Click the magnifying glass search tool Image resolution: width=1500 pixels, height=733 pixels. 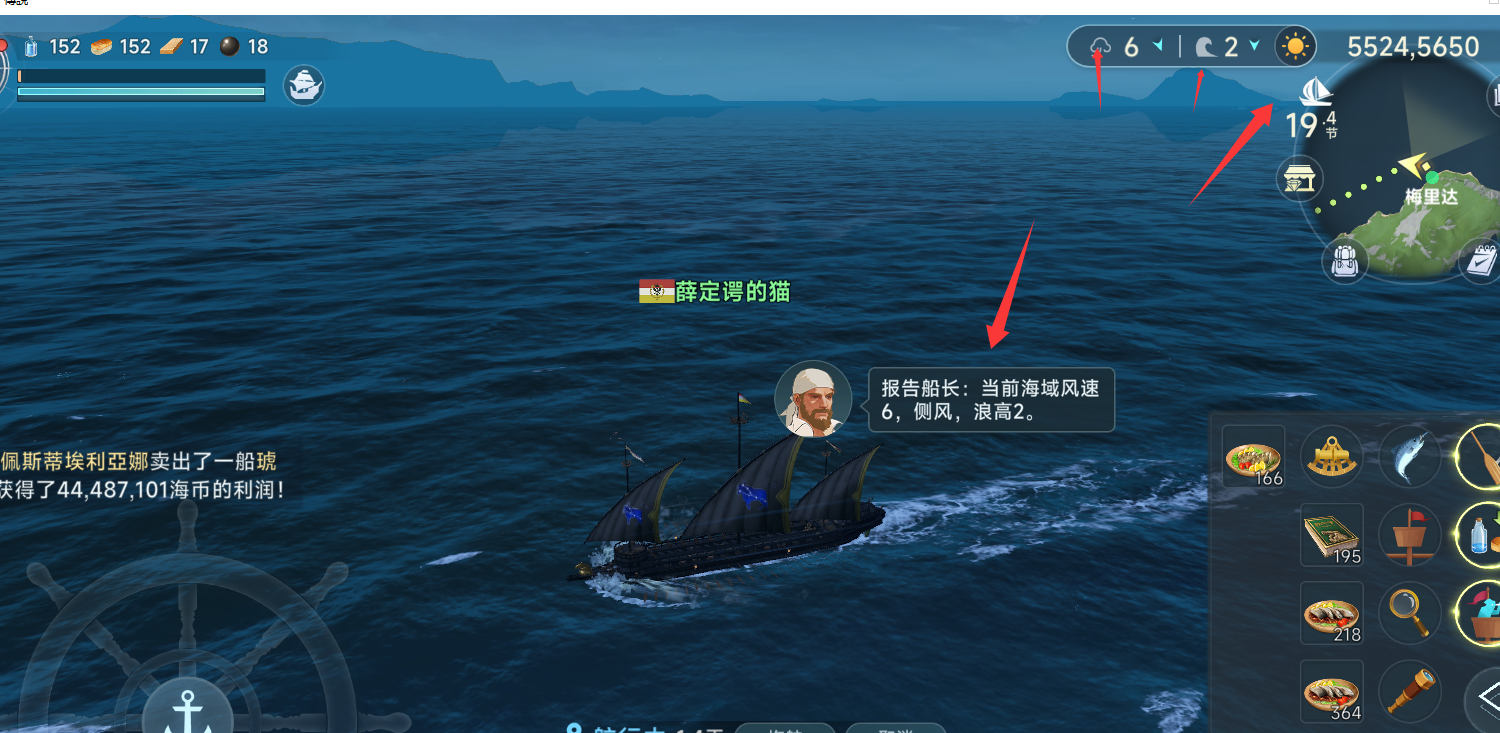click(x=1412, y=613)
